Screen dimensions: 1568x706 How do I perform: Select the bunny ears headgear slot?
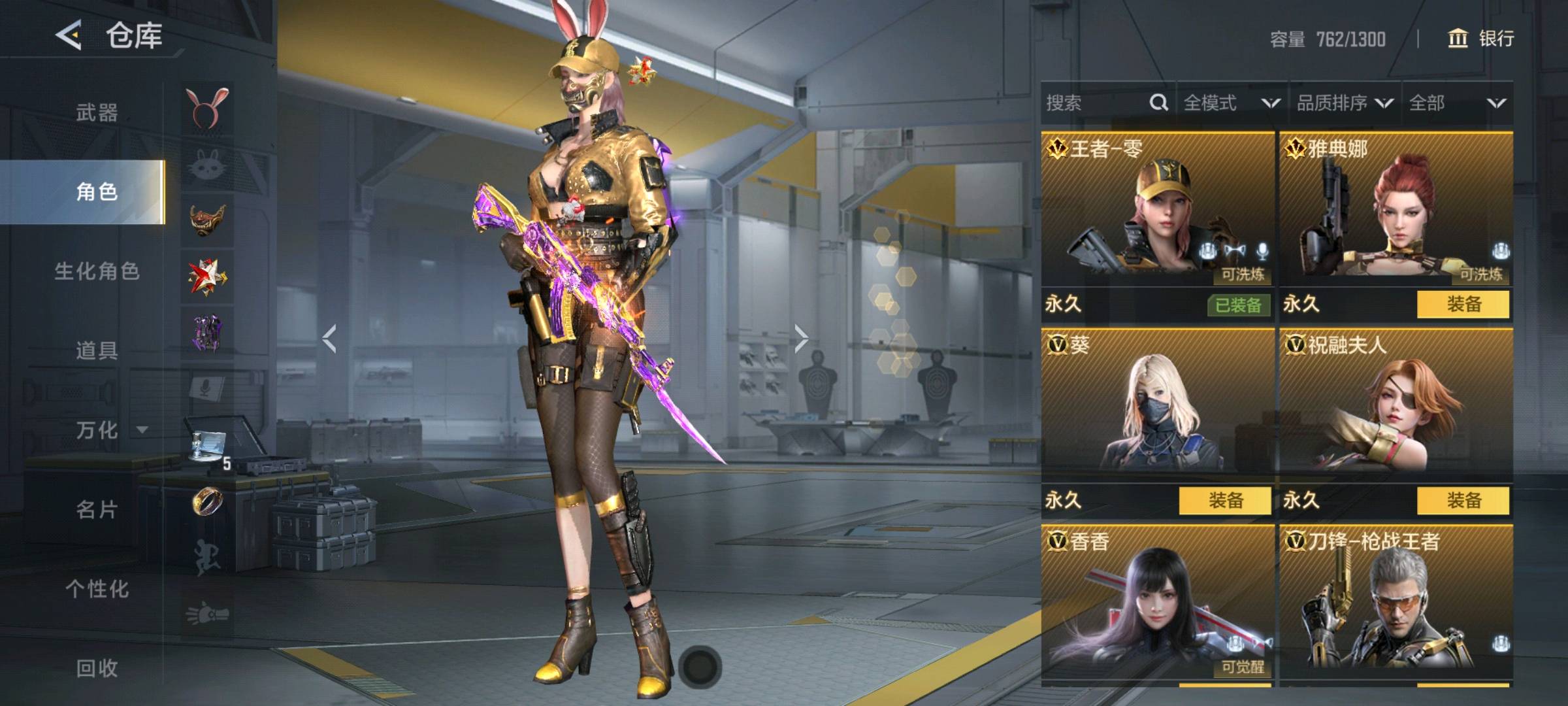(208, 107)
